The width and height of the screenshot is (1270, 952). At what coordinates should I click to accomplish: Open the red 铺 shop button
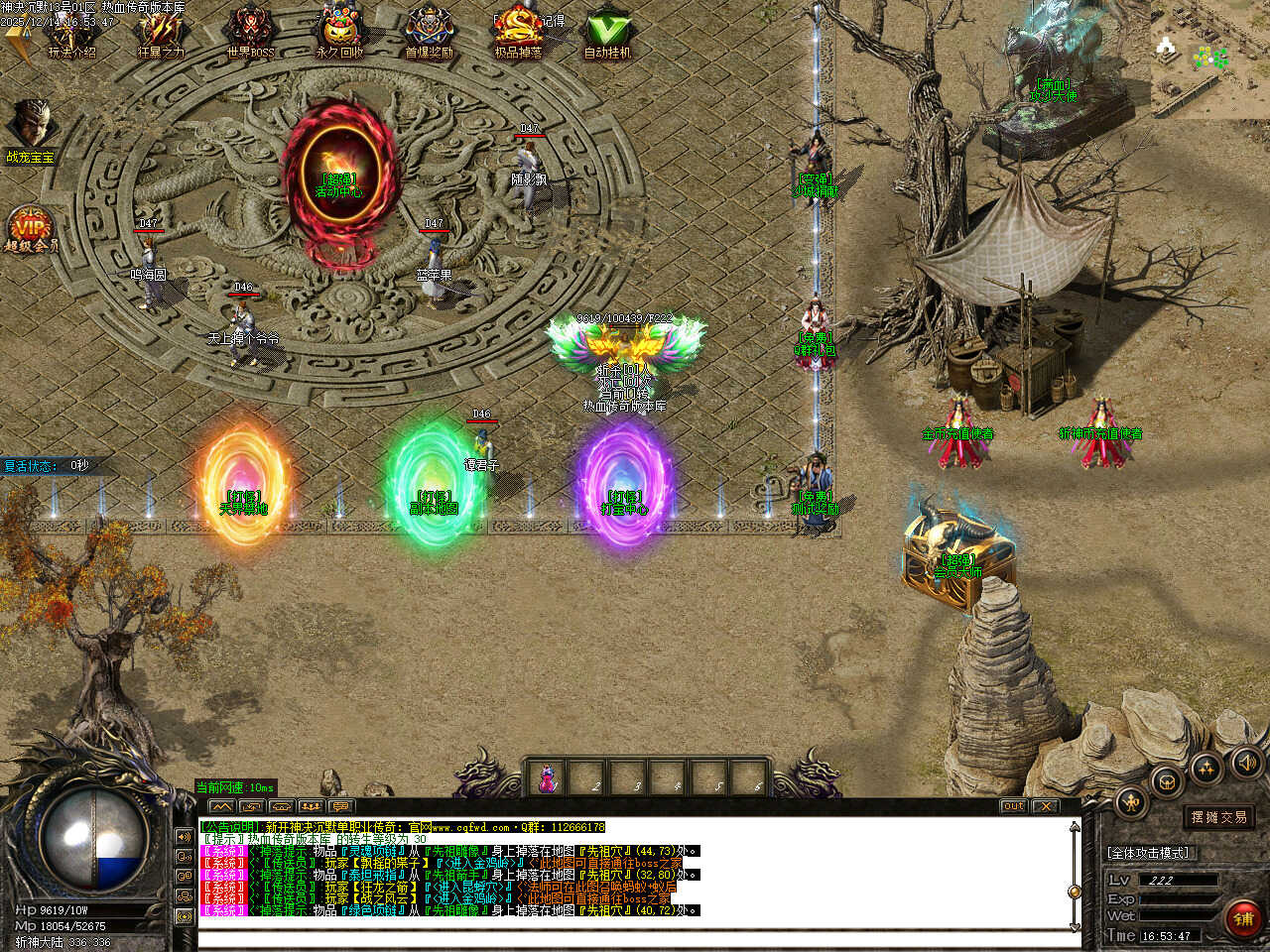1243,918
